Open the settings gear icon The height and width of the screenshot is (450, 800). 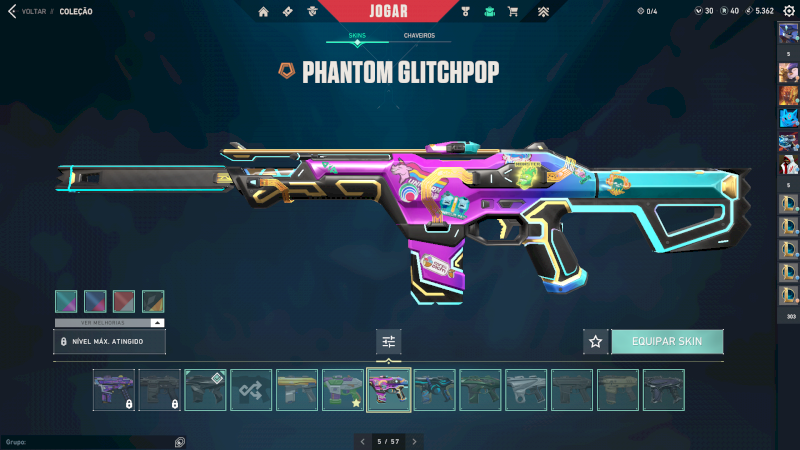(x=788, y=11)
